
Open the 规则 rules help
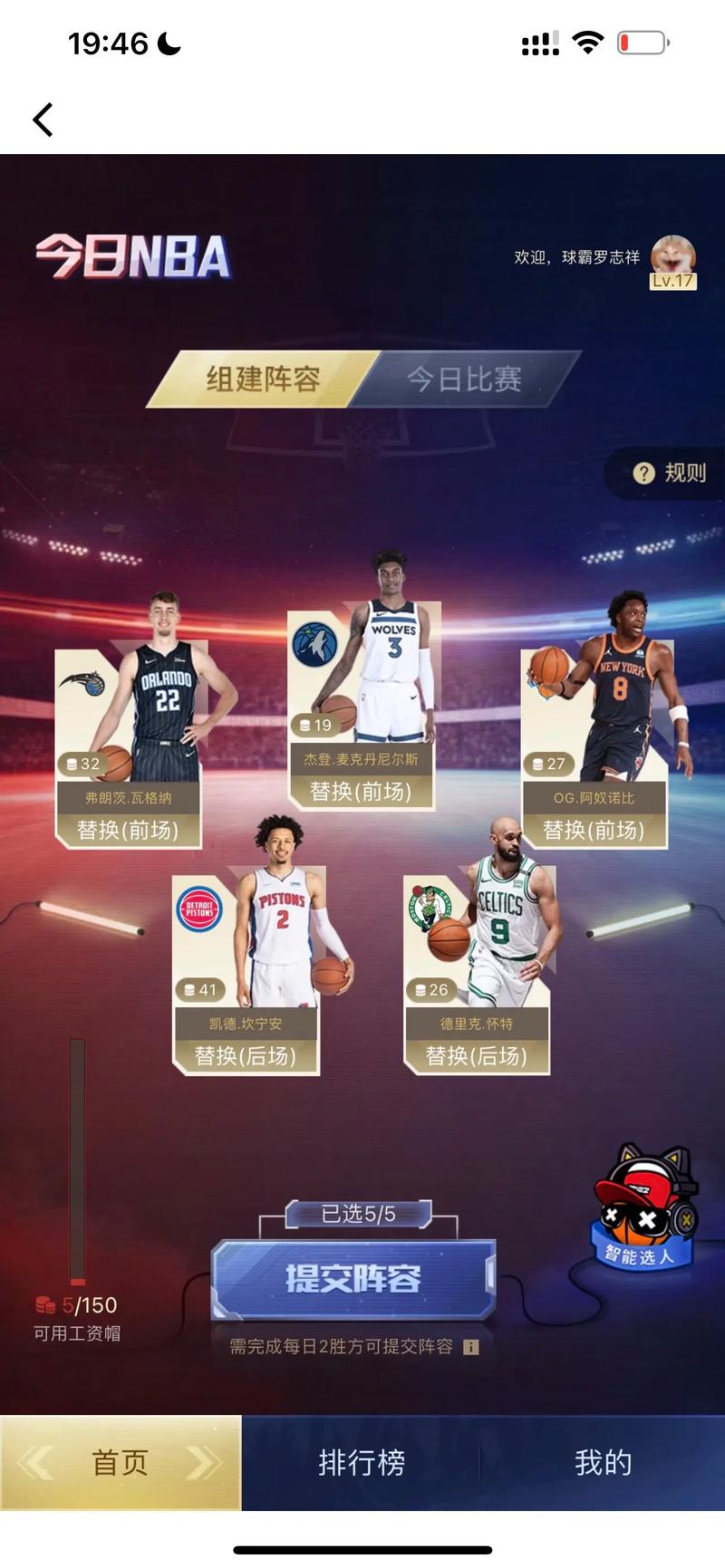click(x=671, y=473)
